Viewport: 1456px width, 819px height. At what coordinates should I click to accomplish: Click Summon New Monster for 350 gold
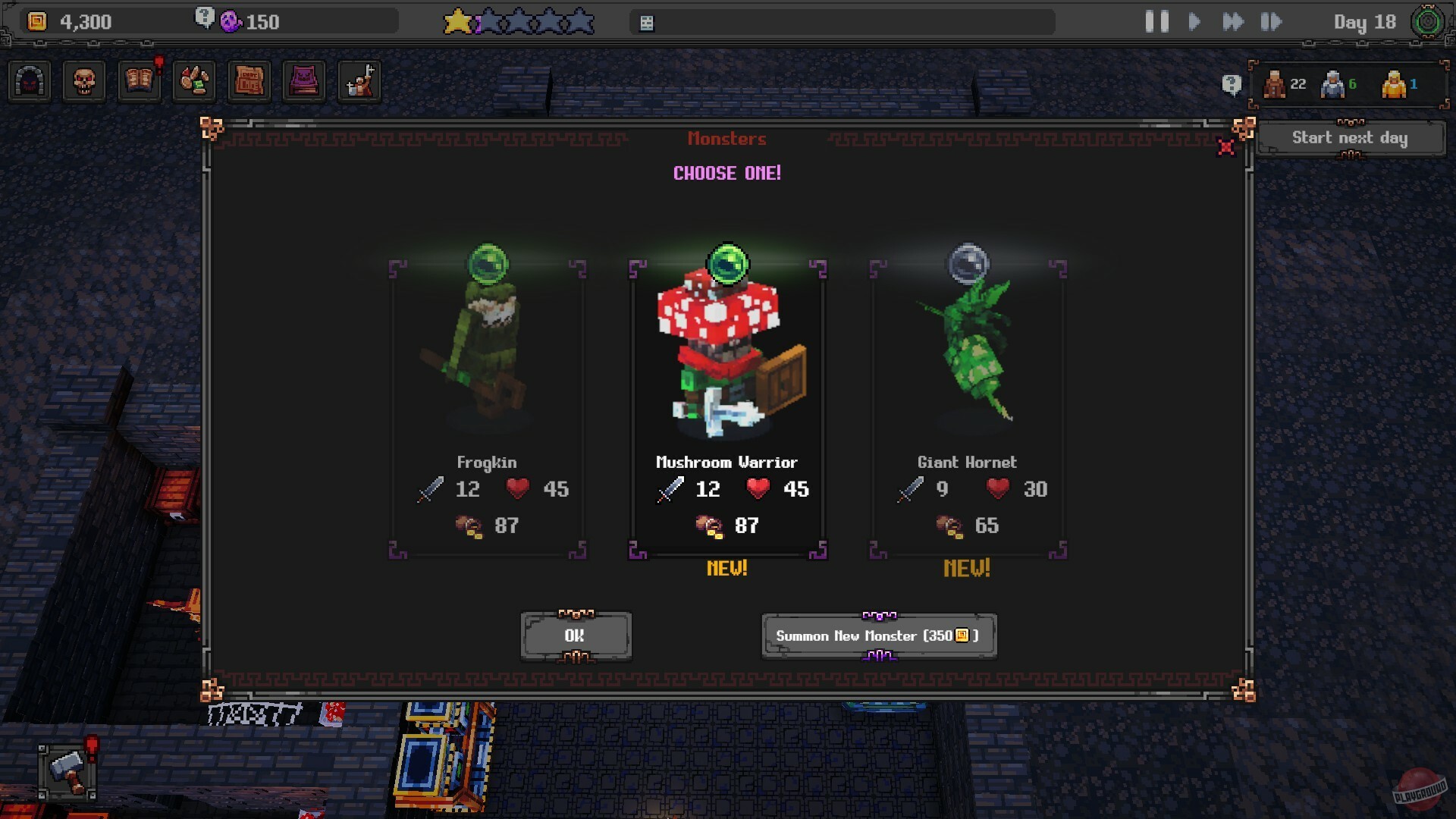click(878, 635)
